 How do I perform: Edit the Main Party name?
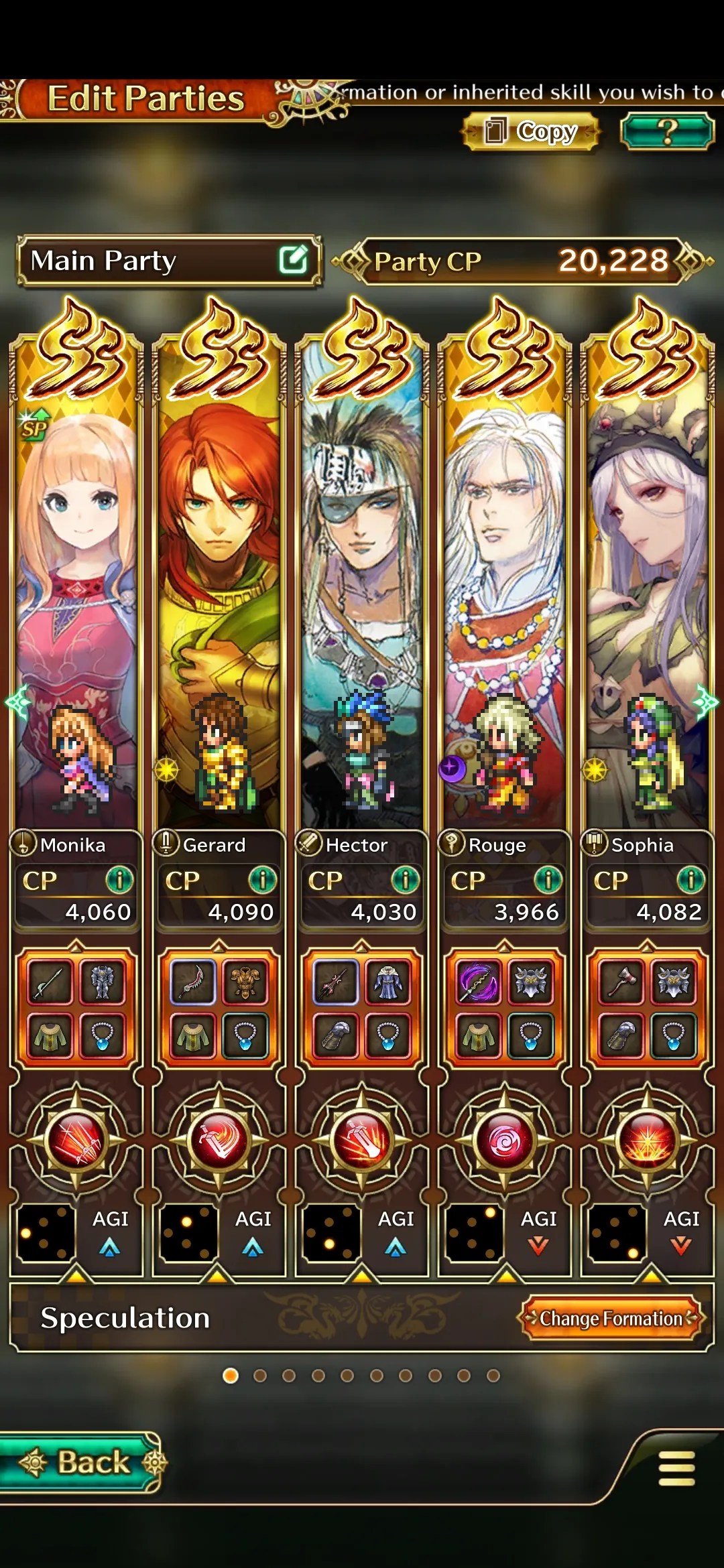pos(293,260)
